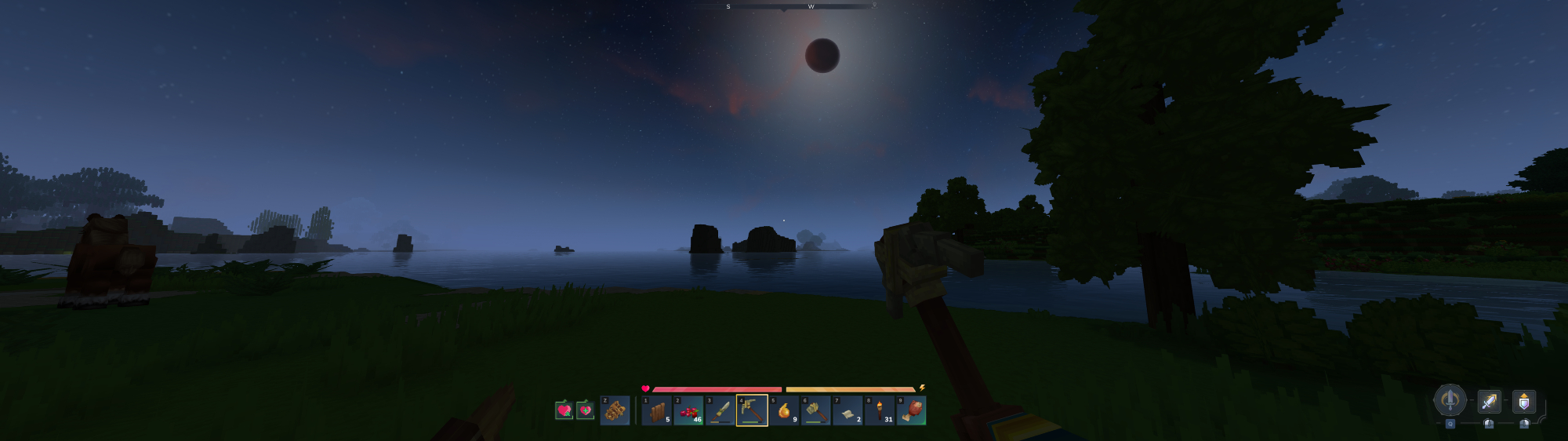This screenshot has height=441, width=1568.
Task: Select the red berries slot
Action: pos(689,410)
